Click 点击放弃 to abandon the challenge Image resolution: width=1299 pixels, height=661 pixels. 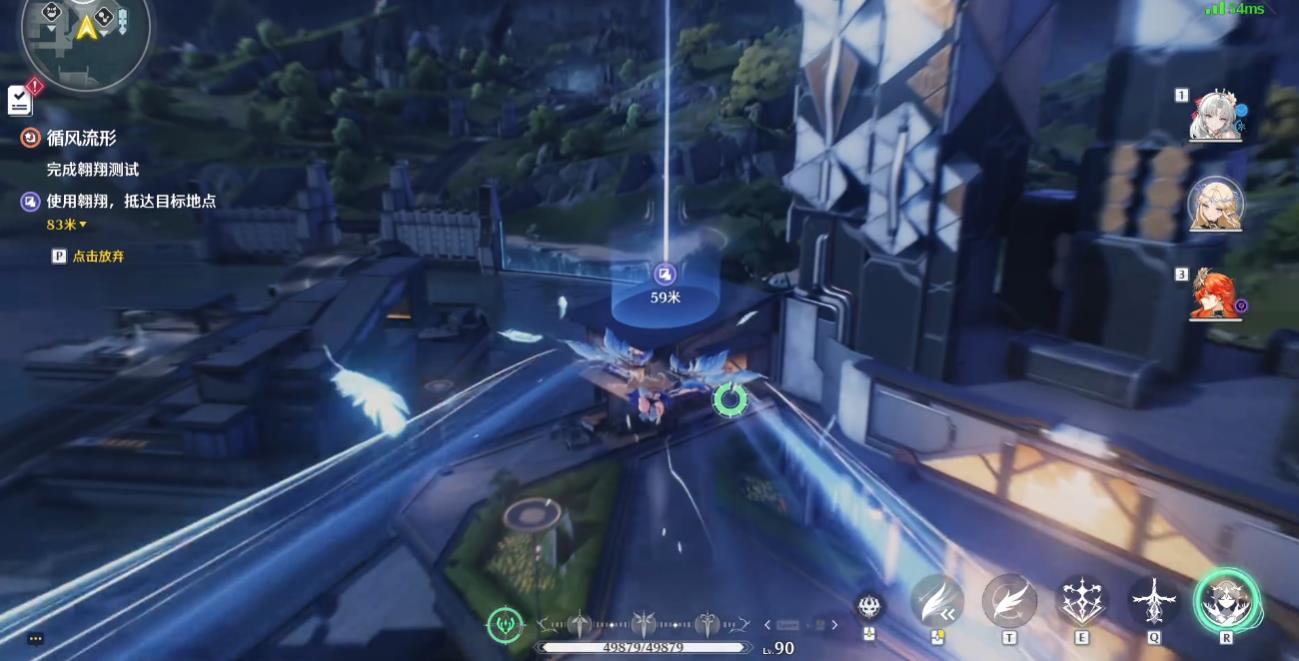pyautogui.click(x=97, y=256)
